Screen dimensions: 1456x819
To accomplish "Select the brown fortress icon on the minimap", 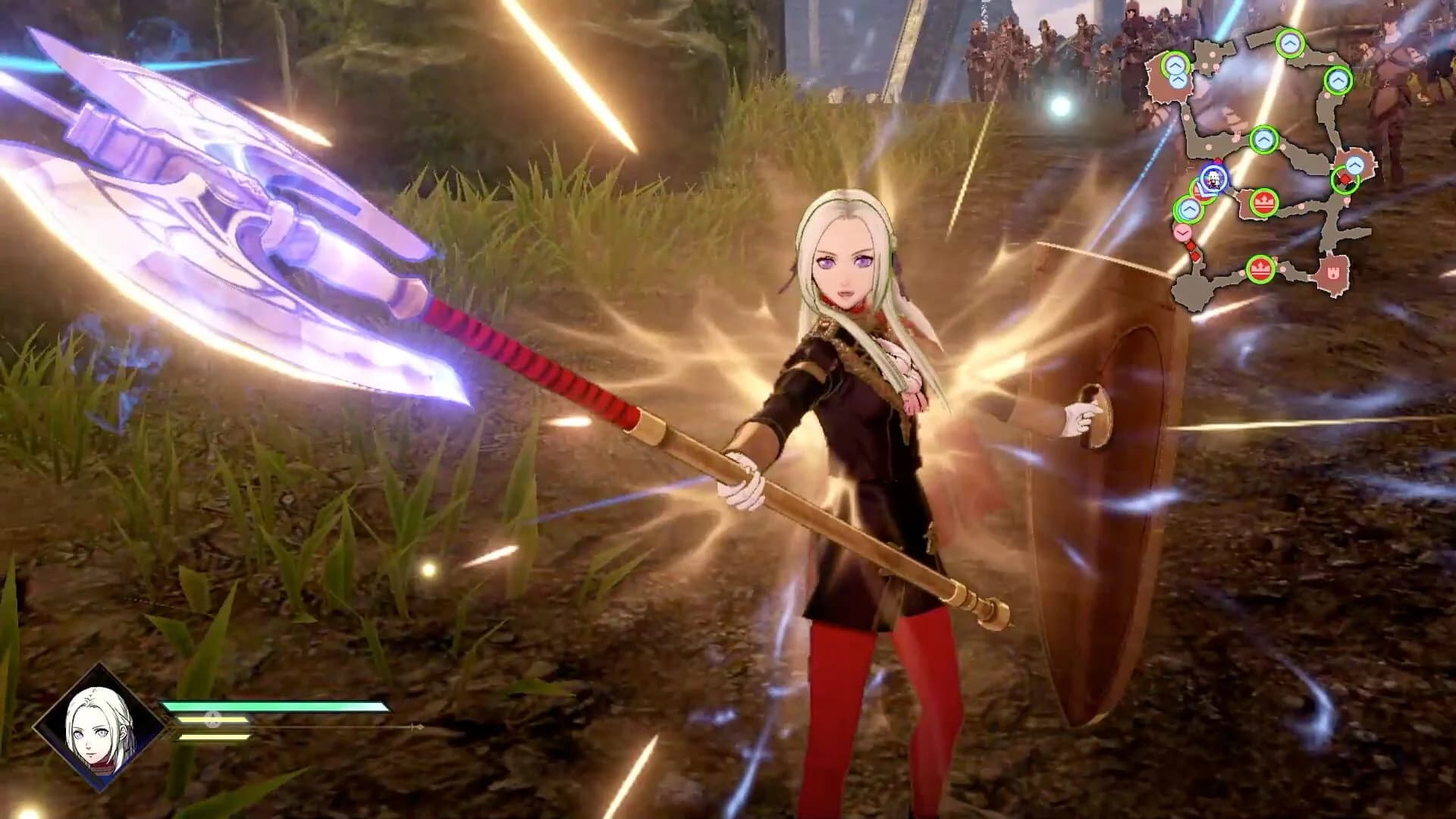I will (x=1333, y=273).
